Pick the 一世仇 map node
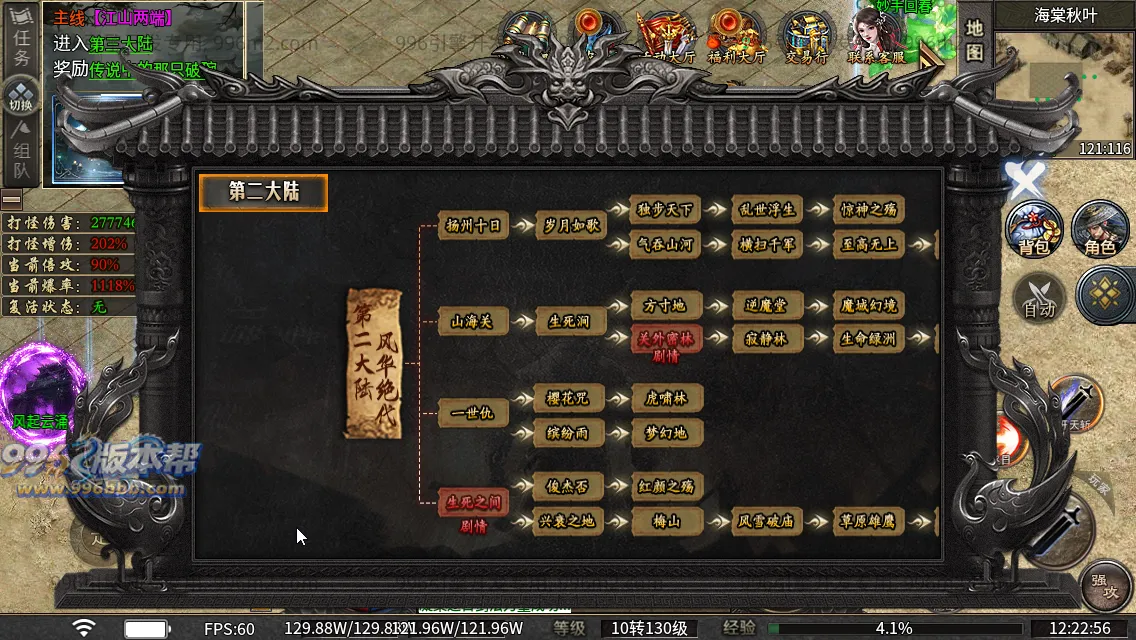Image resolution: width=1136 pixels, height=640 pixels. coord(473,413)
